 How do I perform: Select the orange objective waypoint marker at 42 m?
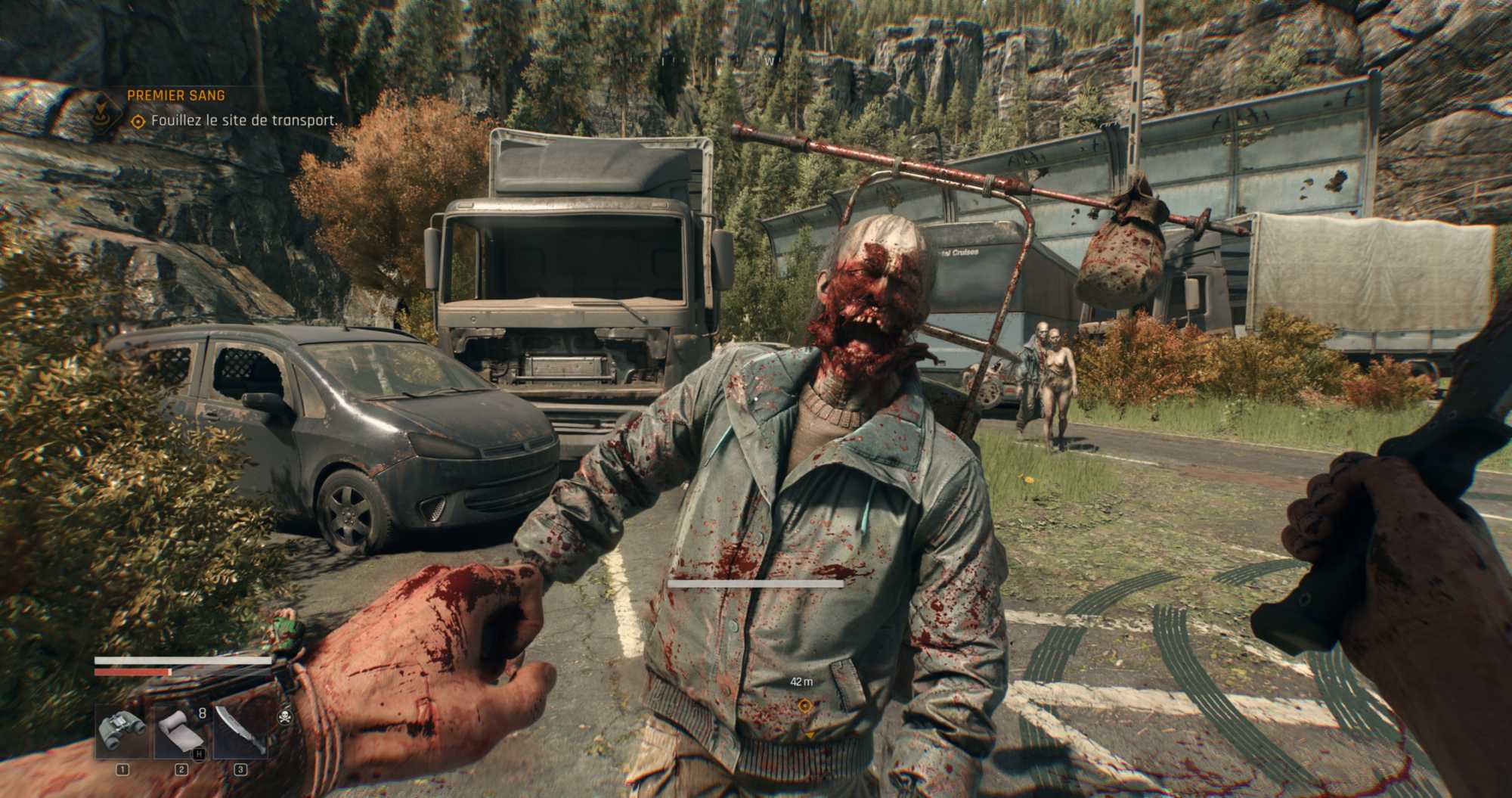[804, 706]
